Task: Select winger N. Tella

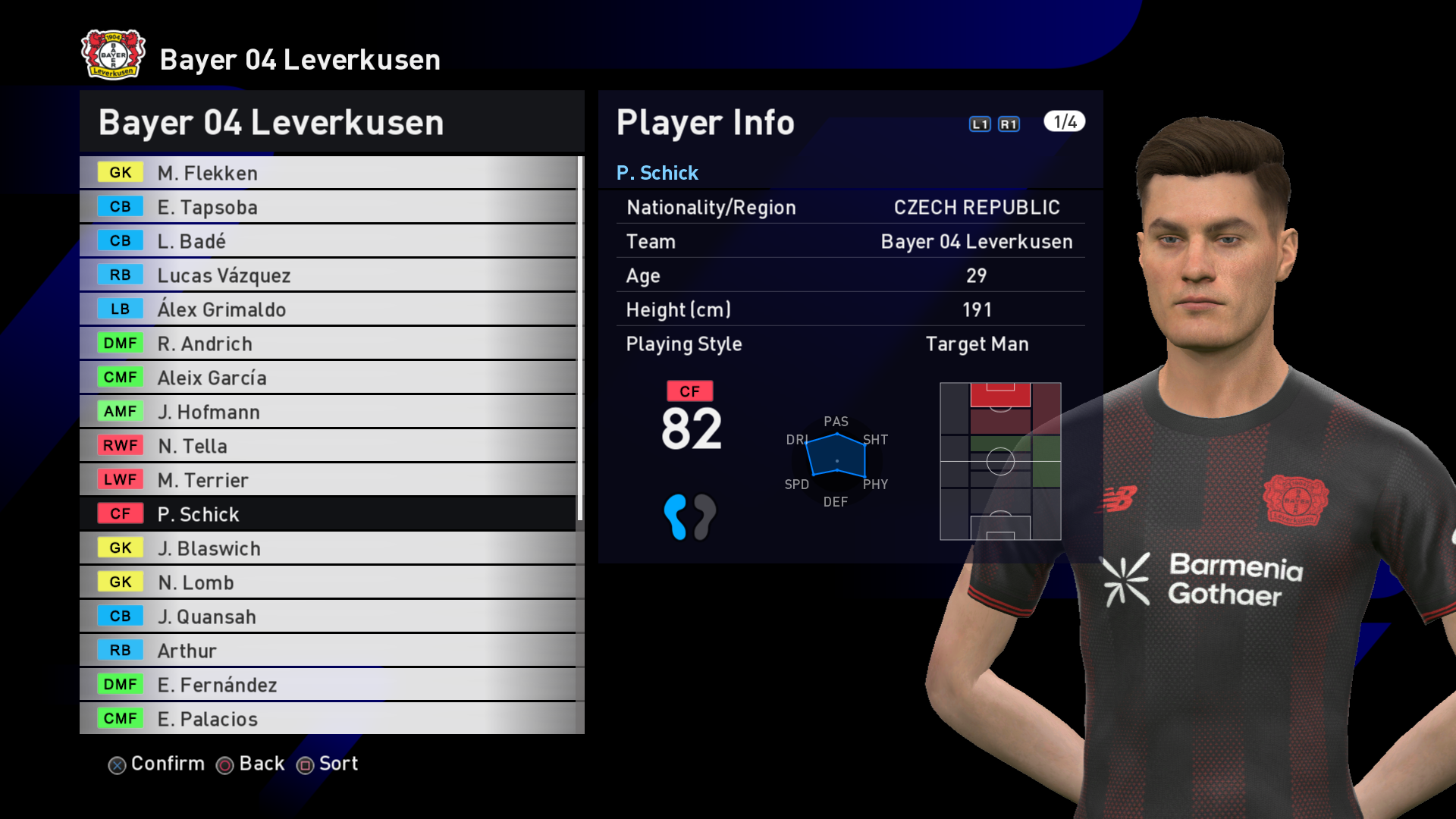Action: (328, 446)
